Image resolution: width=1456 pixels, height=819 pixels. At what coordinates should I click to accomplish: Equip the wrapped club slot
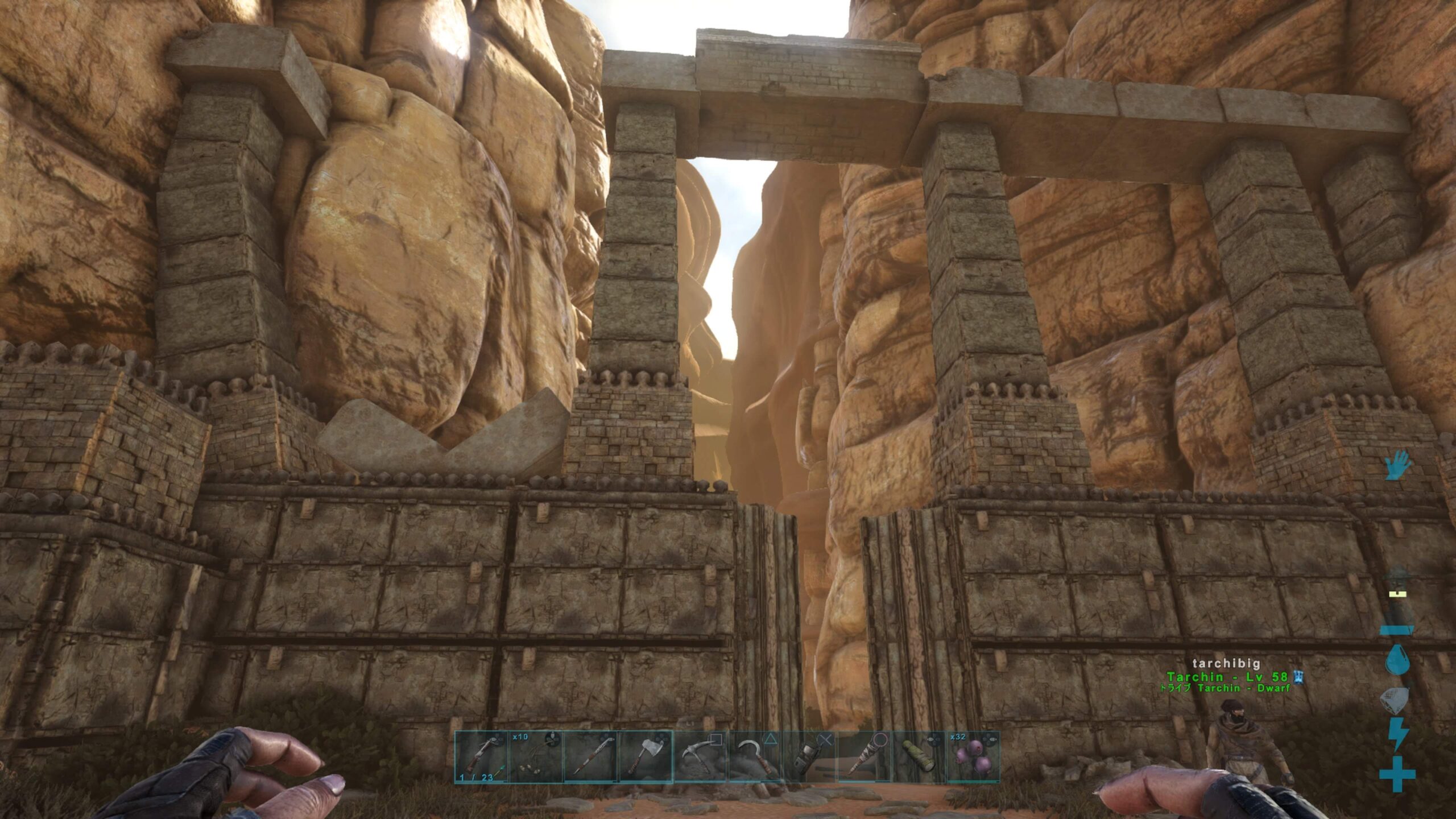point(864,757)
